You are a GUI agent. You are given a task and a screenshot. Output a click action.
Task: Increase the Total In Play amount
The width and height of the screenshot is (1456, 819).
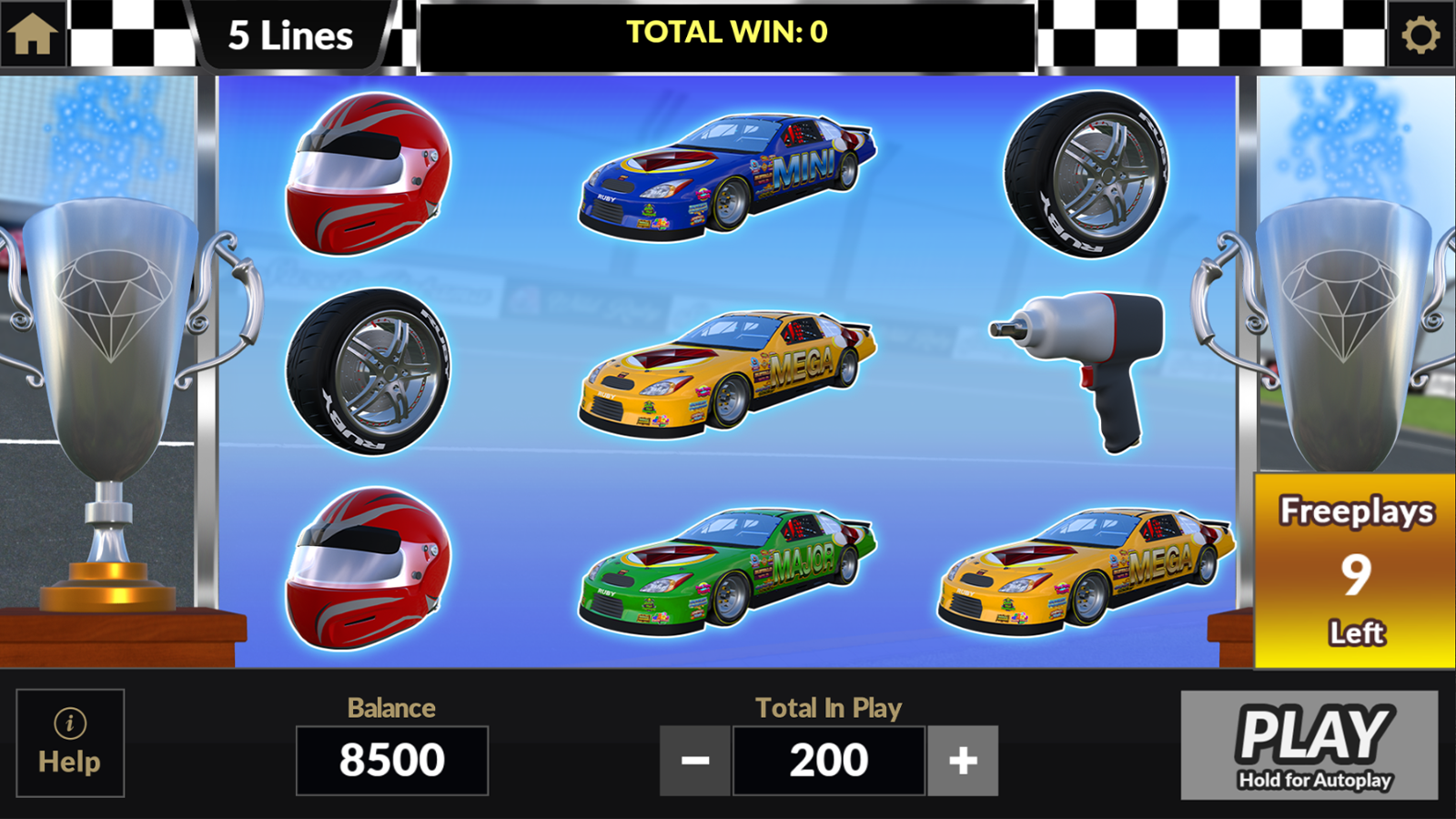click(x=963, y=760)
